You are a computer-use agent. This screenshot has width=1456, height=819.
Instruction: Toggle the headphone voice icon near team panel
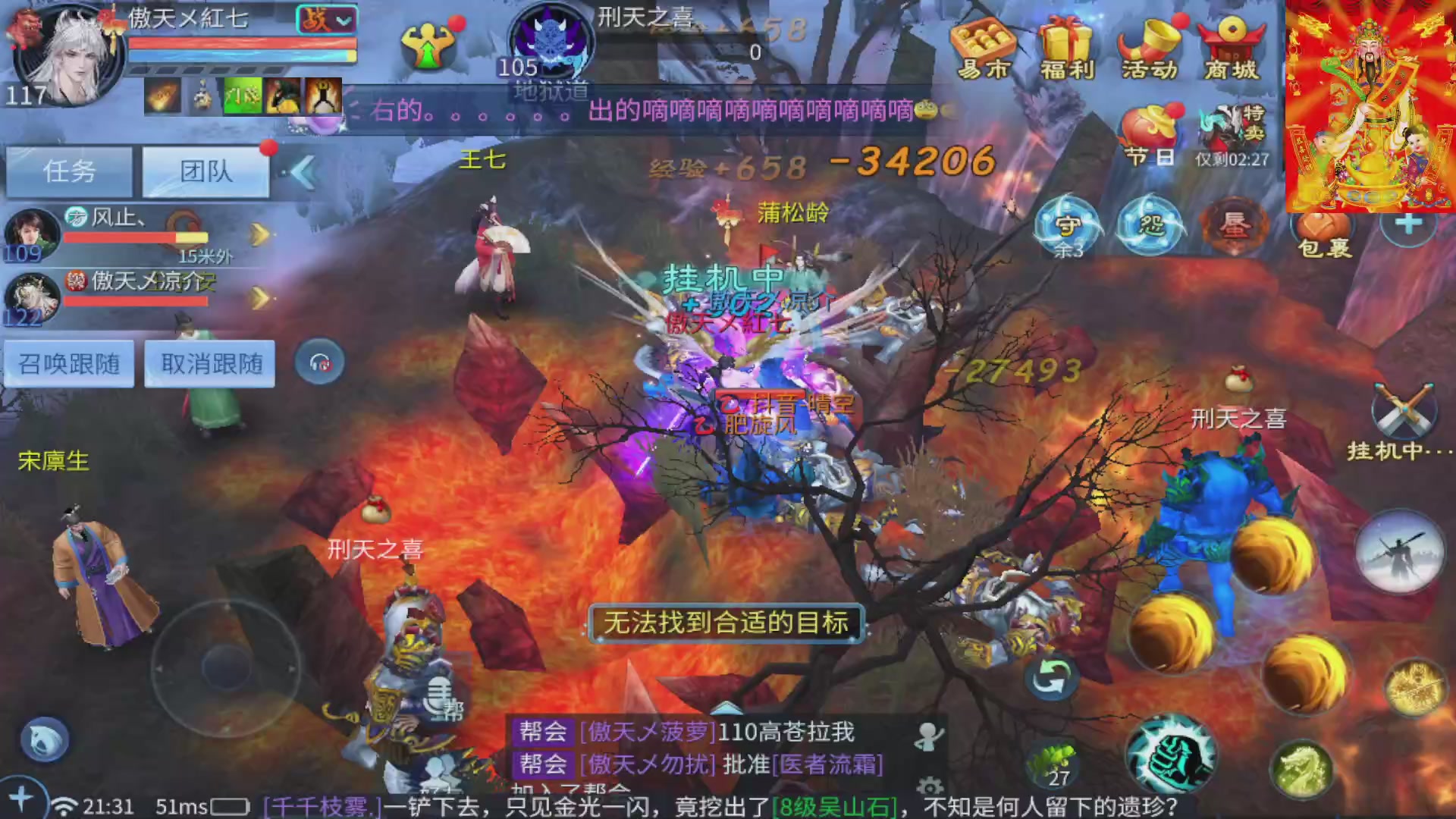pos(318,362)
